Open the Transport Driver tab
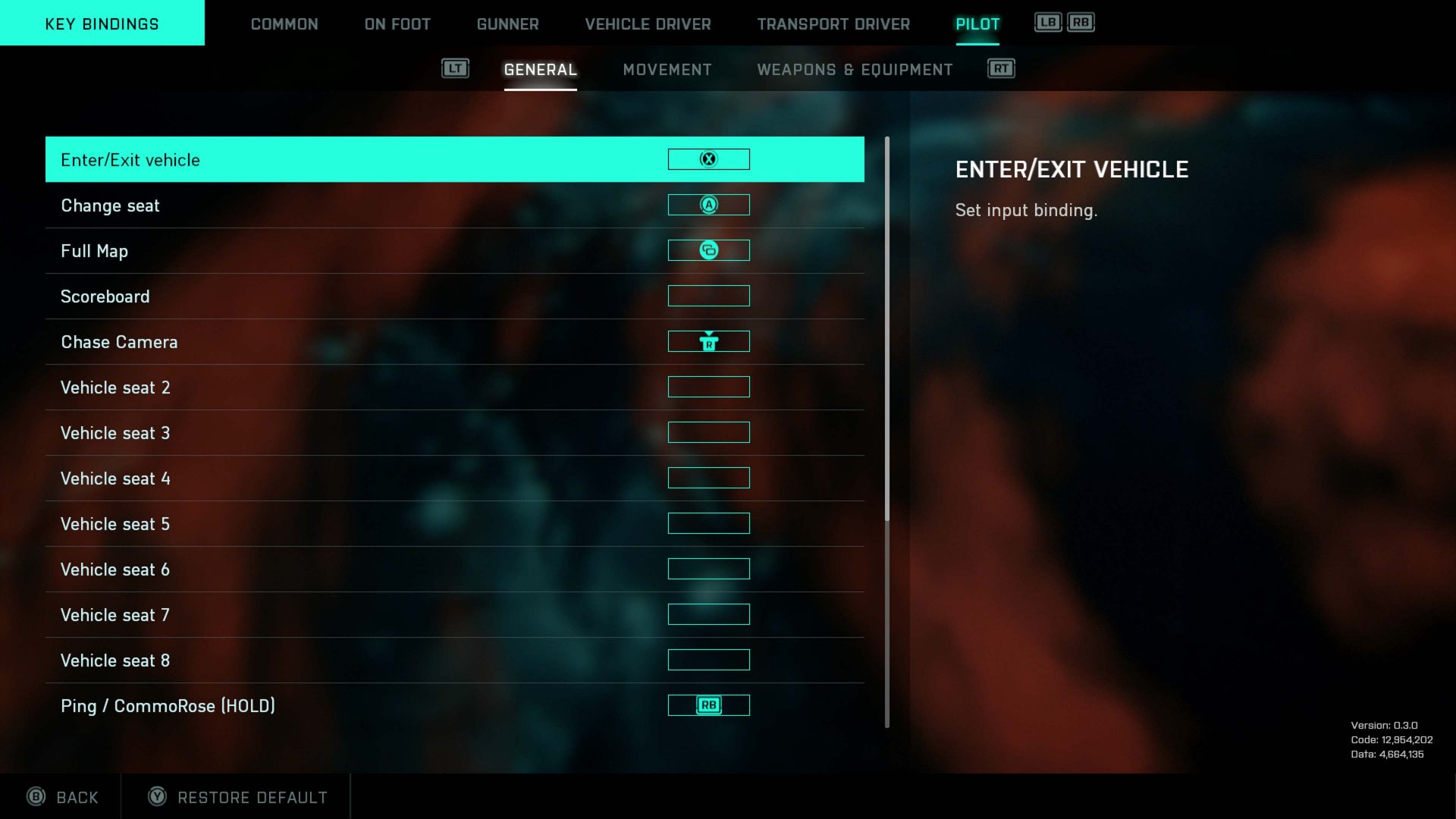1456x819 pixels. coord(833,24)
